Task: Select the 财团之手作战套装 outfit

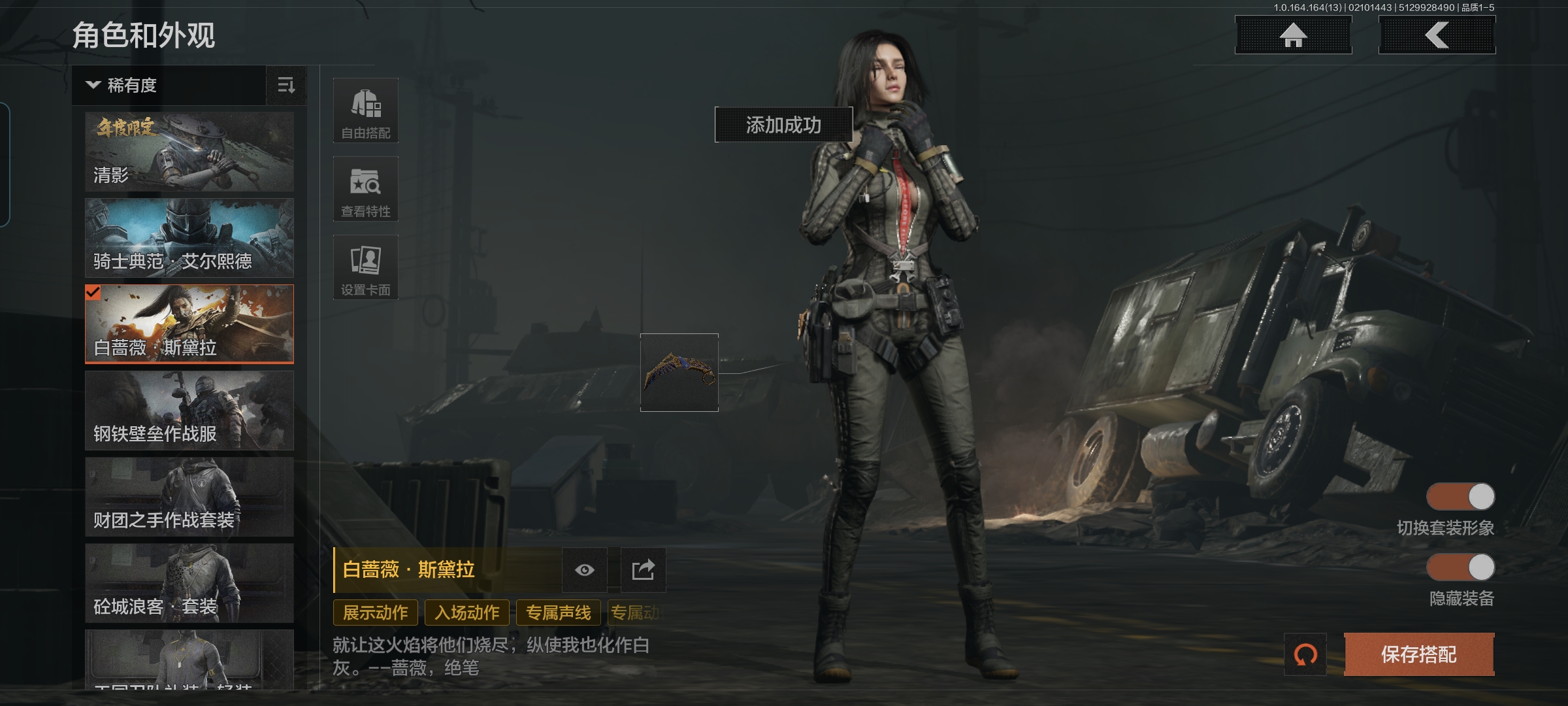Action: click(x=189, y=497)
